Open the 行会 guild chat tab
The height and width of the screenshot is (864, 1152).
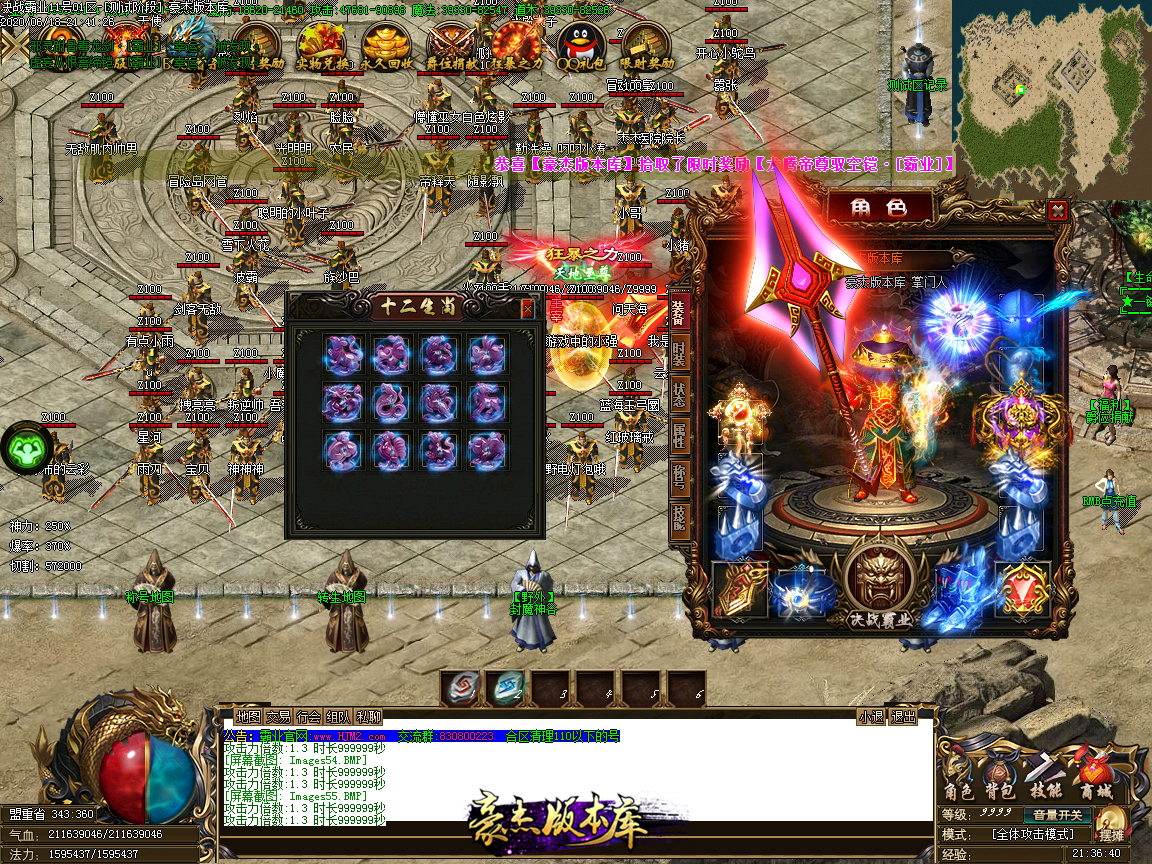pyautogui.click(x=308, y=717)
